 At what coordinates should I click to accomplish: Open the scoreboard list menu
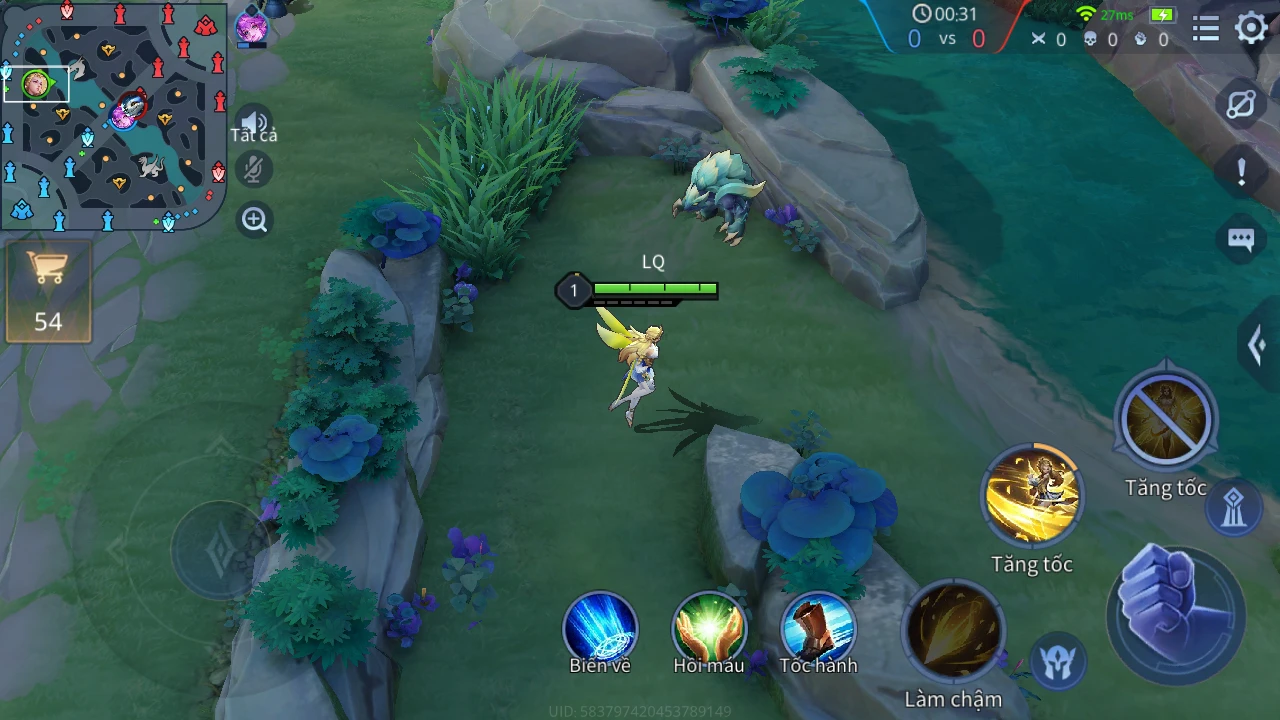coord(1206,29)
